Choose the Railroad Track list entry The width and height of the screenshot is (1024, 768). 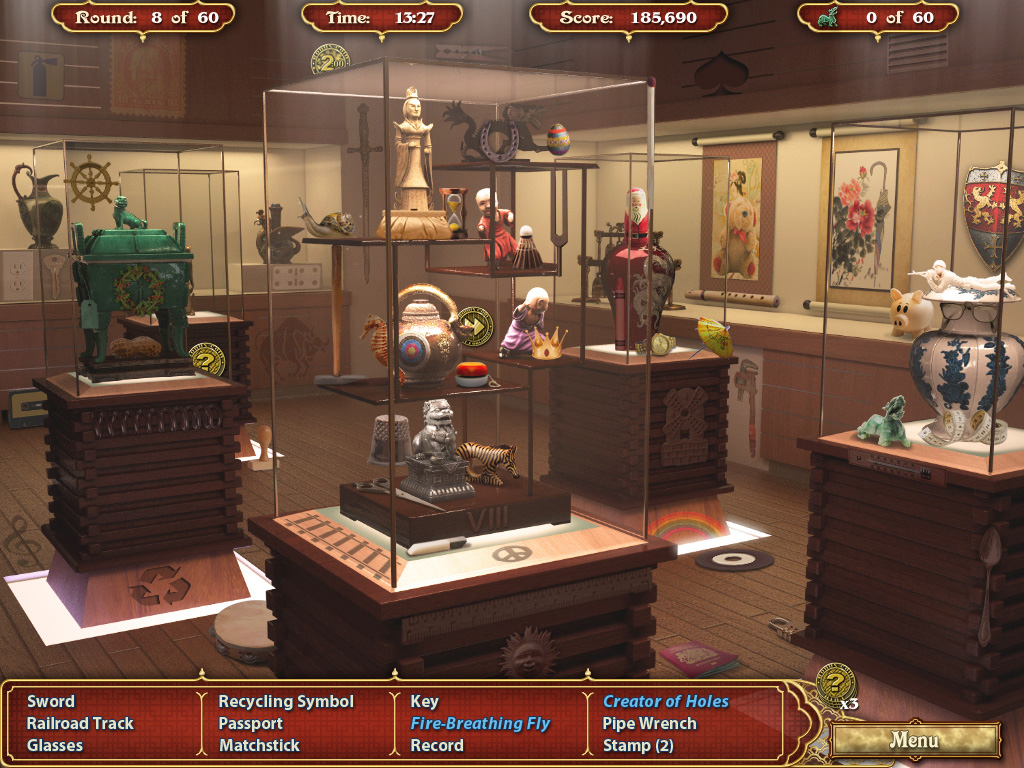(80, 723)
